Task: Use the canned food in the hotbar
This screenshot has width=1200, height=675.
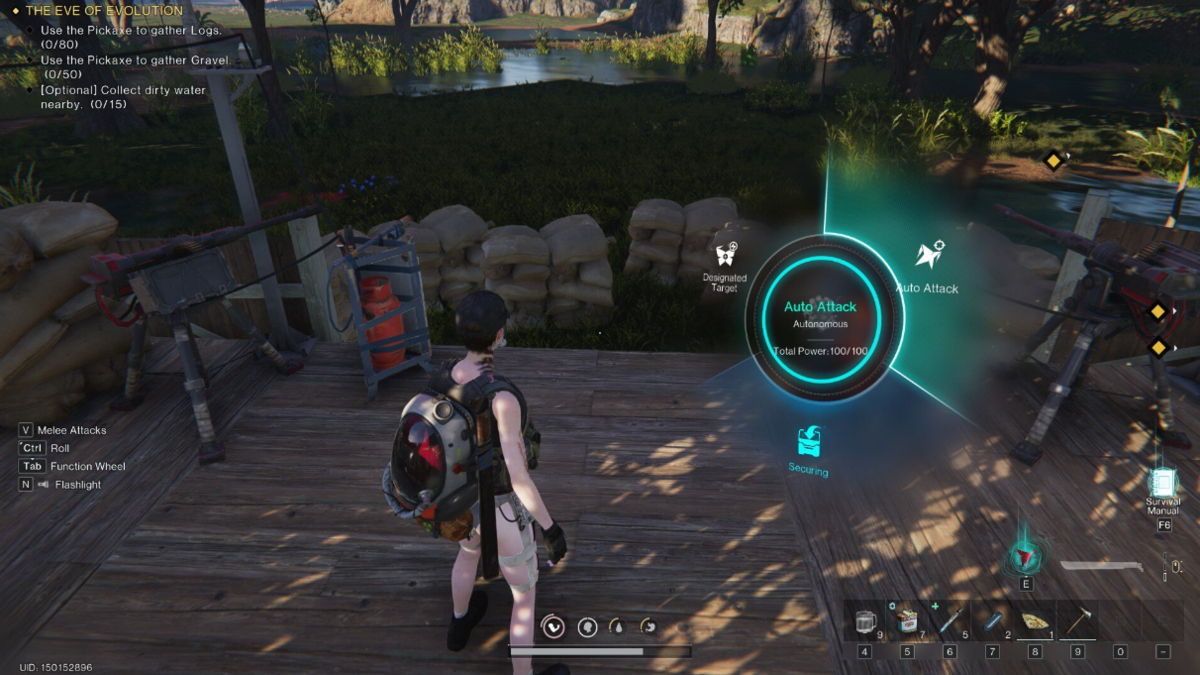Action: point(907,621)
